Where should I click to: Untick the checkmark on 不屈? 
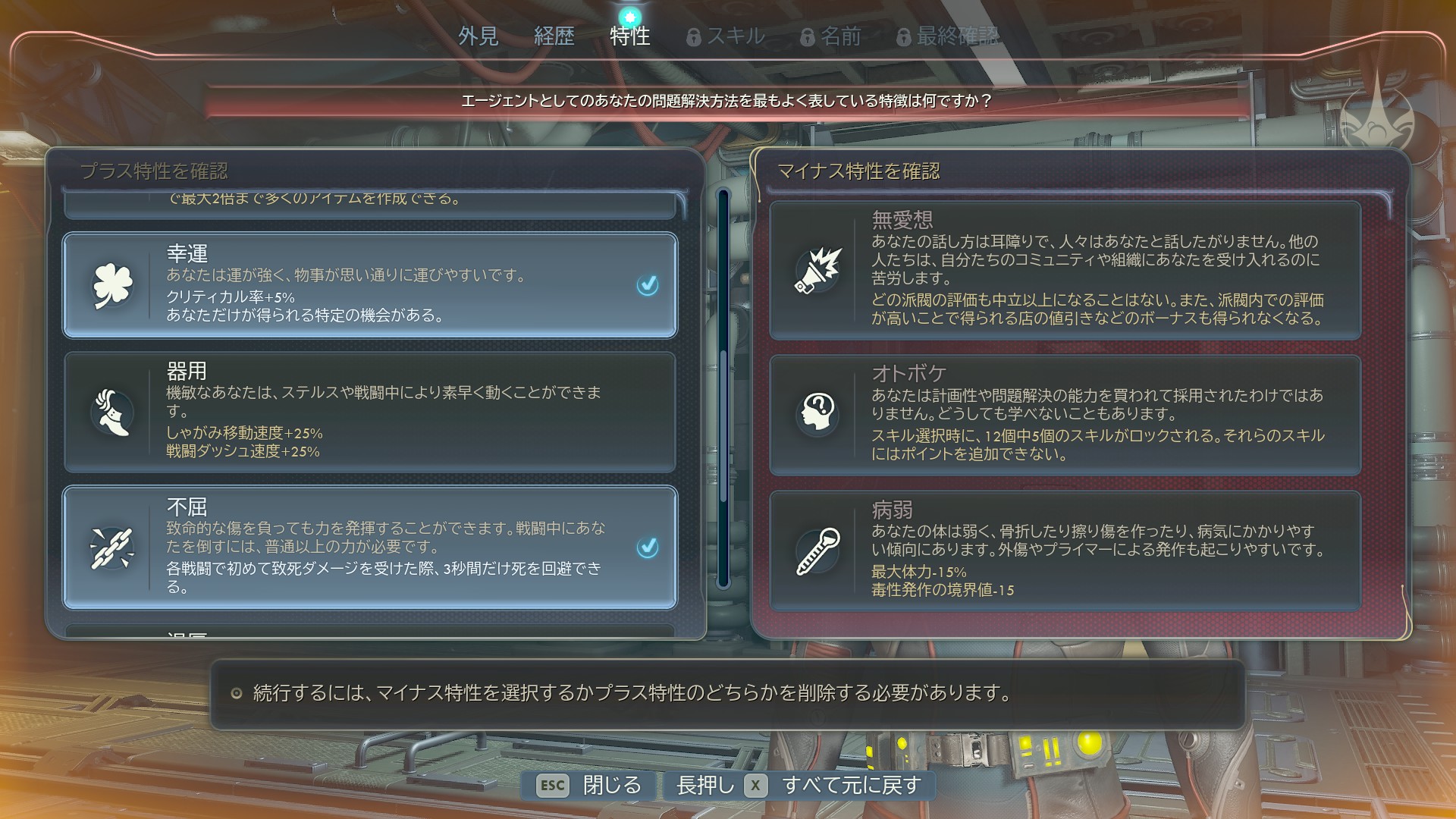click(647, 547)
